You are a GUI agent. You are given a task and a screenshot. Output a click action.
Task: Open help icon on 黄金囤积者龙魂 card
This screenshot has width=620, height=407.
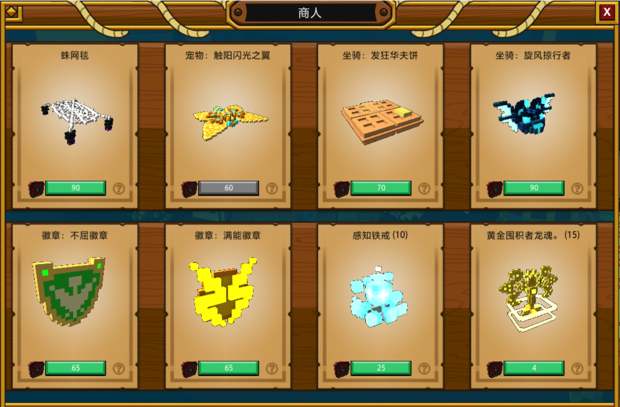coord(577,368)
